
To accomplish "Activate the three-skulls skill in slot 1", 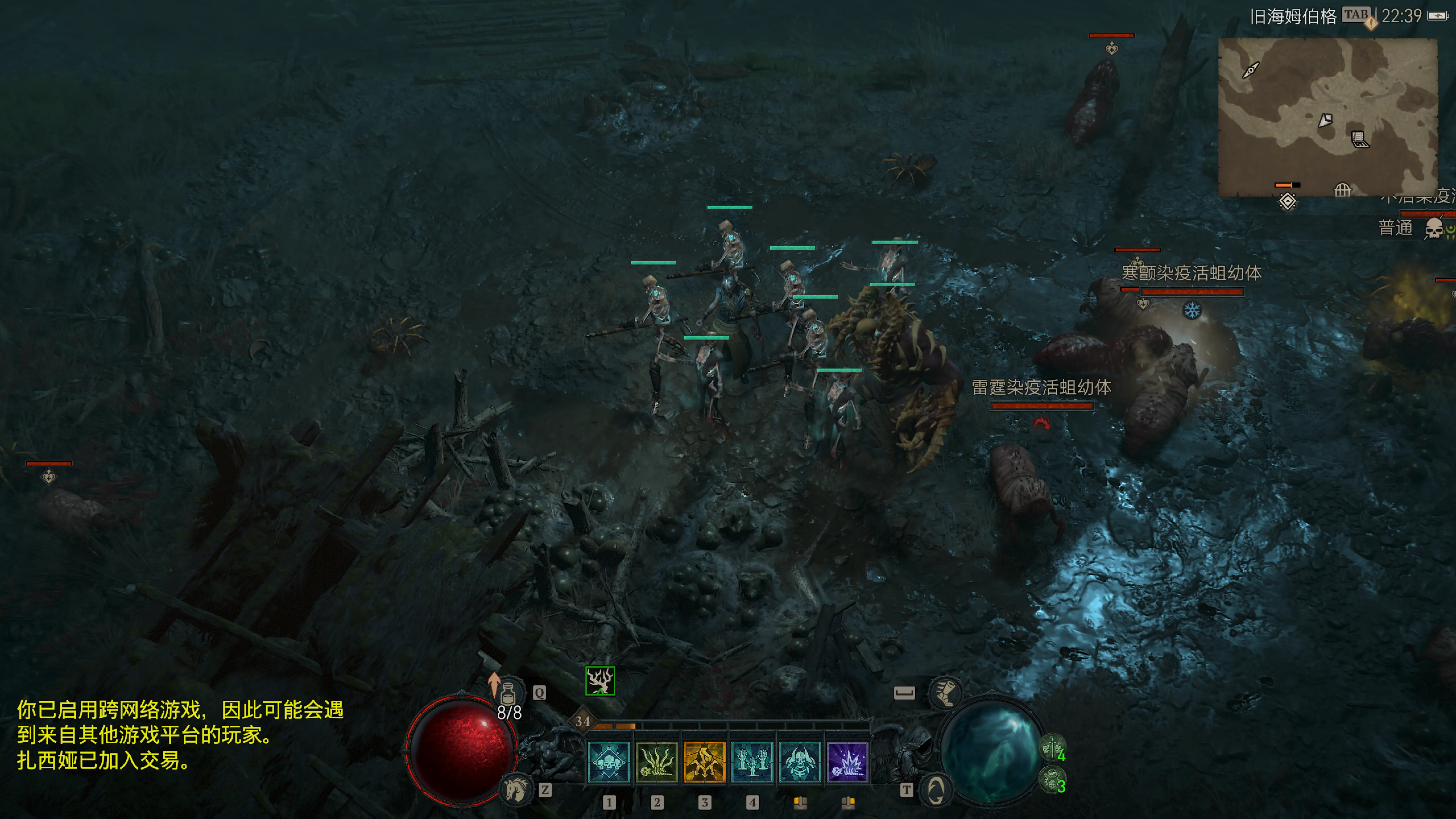I will click(x=609, y=762).
